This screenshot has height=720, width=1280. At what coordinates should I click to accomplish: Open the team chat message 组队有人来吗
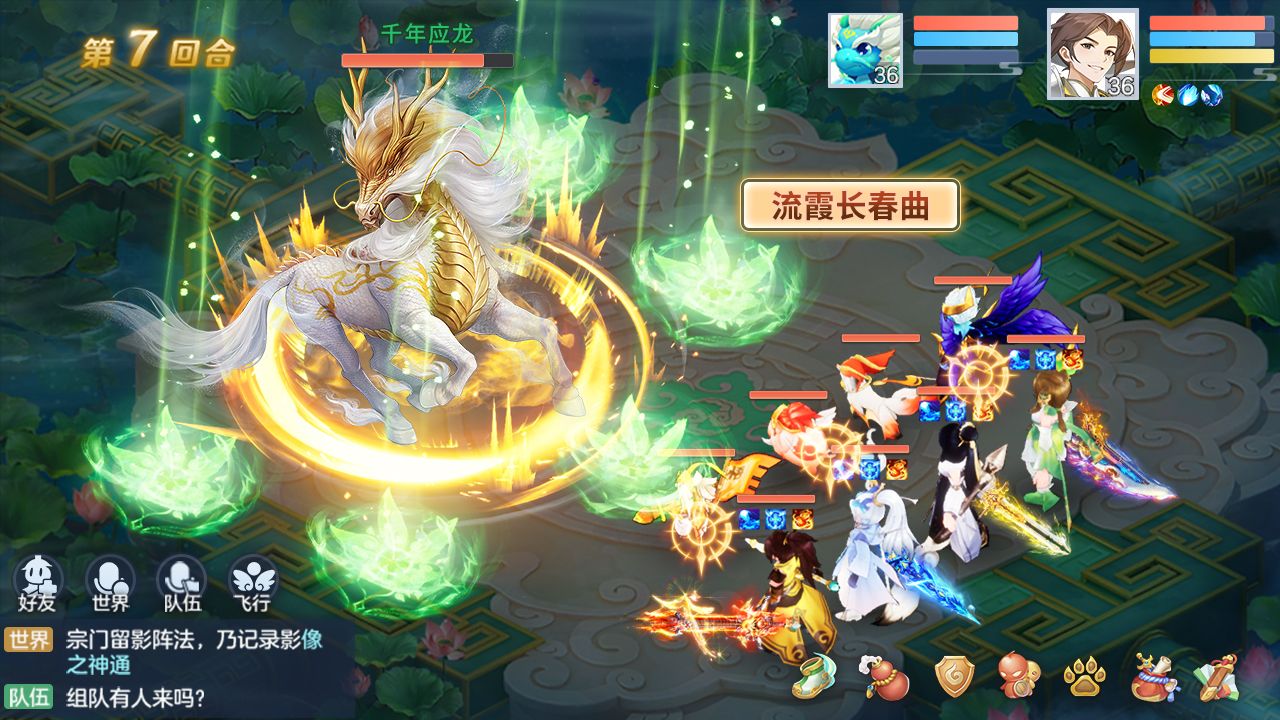point(136,696)
